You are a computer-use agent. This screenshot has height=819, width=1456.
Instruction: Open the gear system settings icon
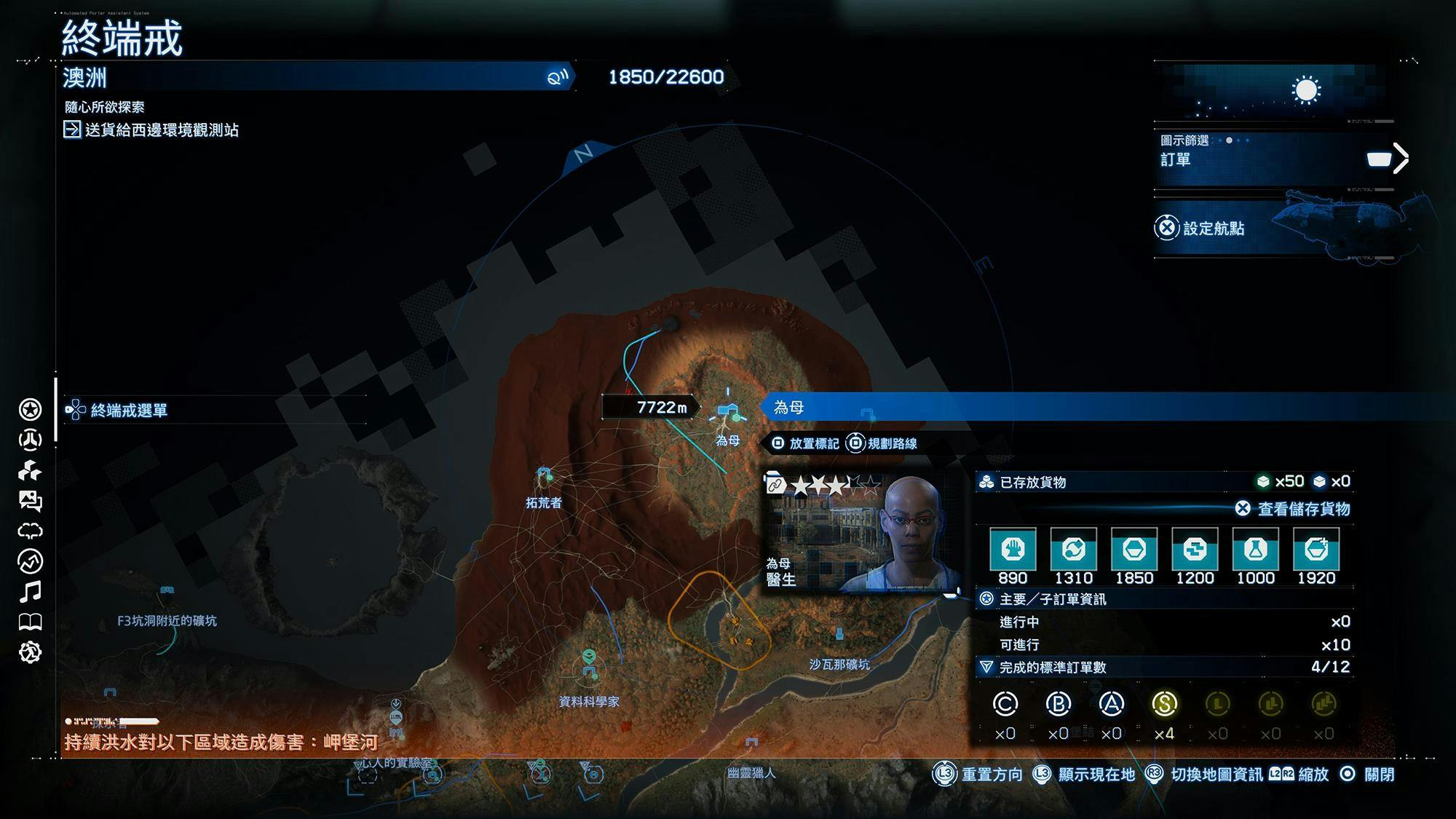pyautogui.click(x=30, y=652)
